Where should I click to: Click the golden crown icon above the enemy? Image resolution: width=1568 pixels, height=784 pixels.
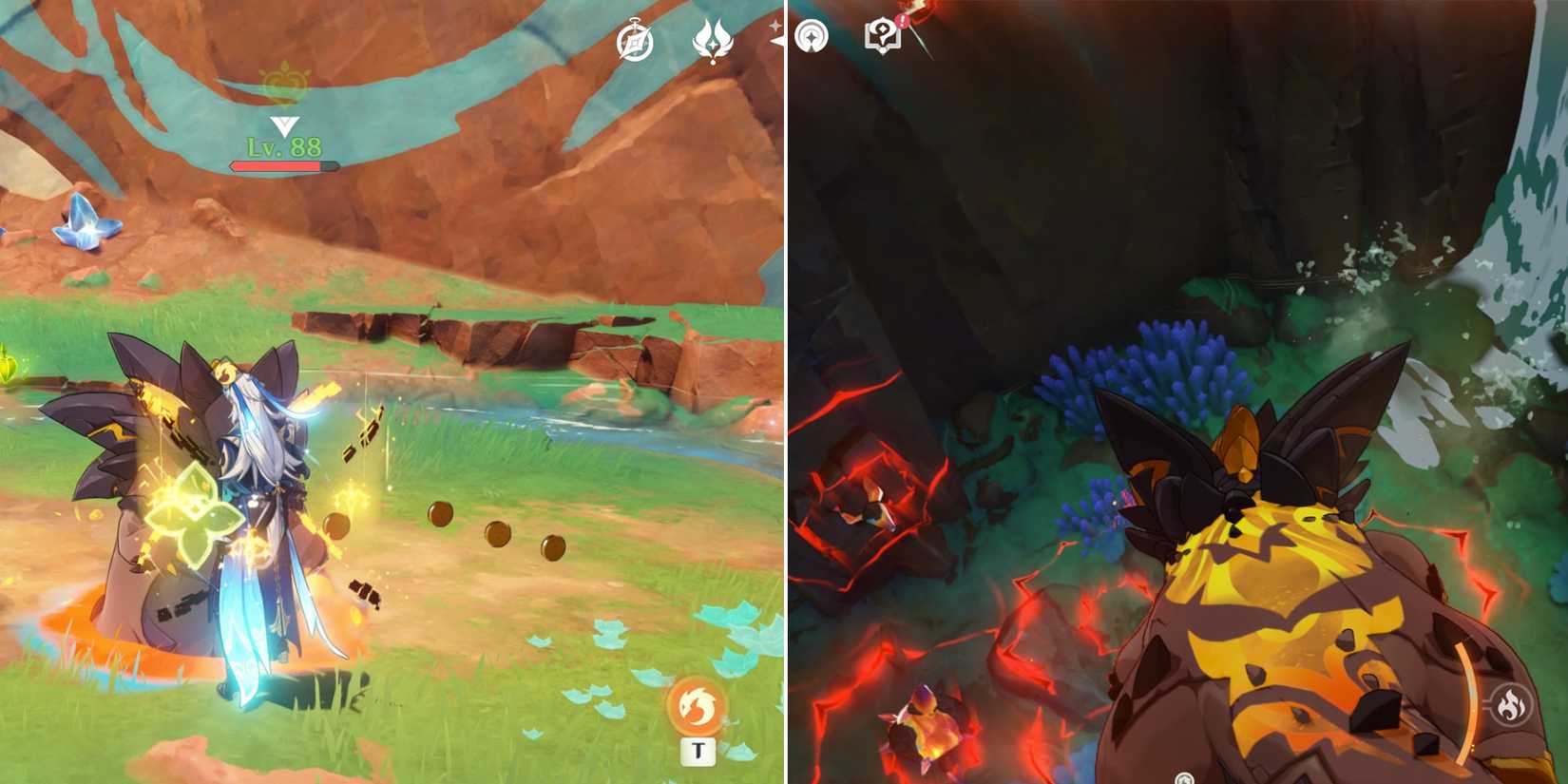click(x=285, y=84)
